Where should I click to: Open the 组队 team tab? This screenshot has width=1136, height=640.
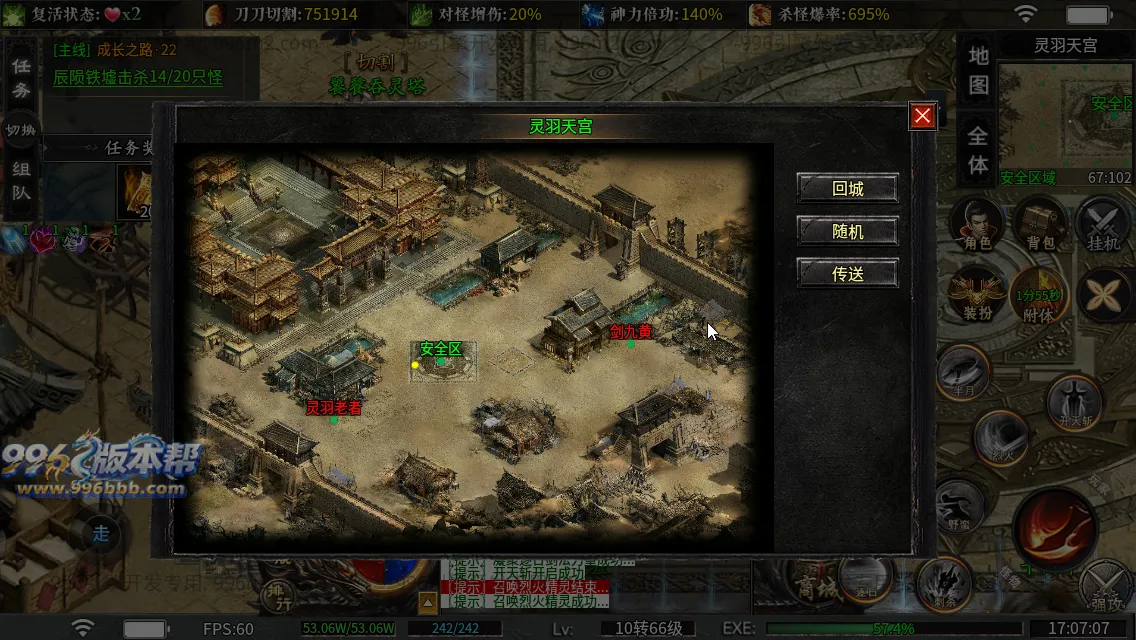pos(20,180)
